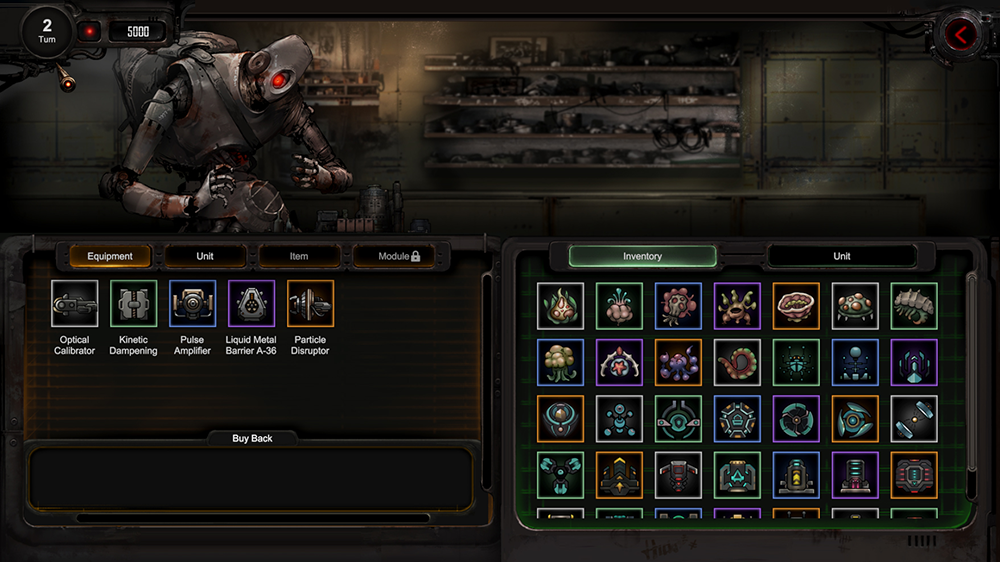Show the Inventory tab
The height and width of the screenshot is (562, 1000).
pos(642,256)
